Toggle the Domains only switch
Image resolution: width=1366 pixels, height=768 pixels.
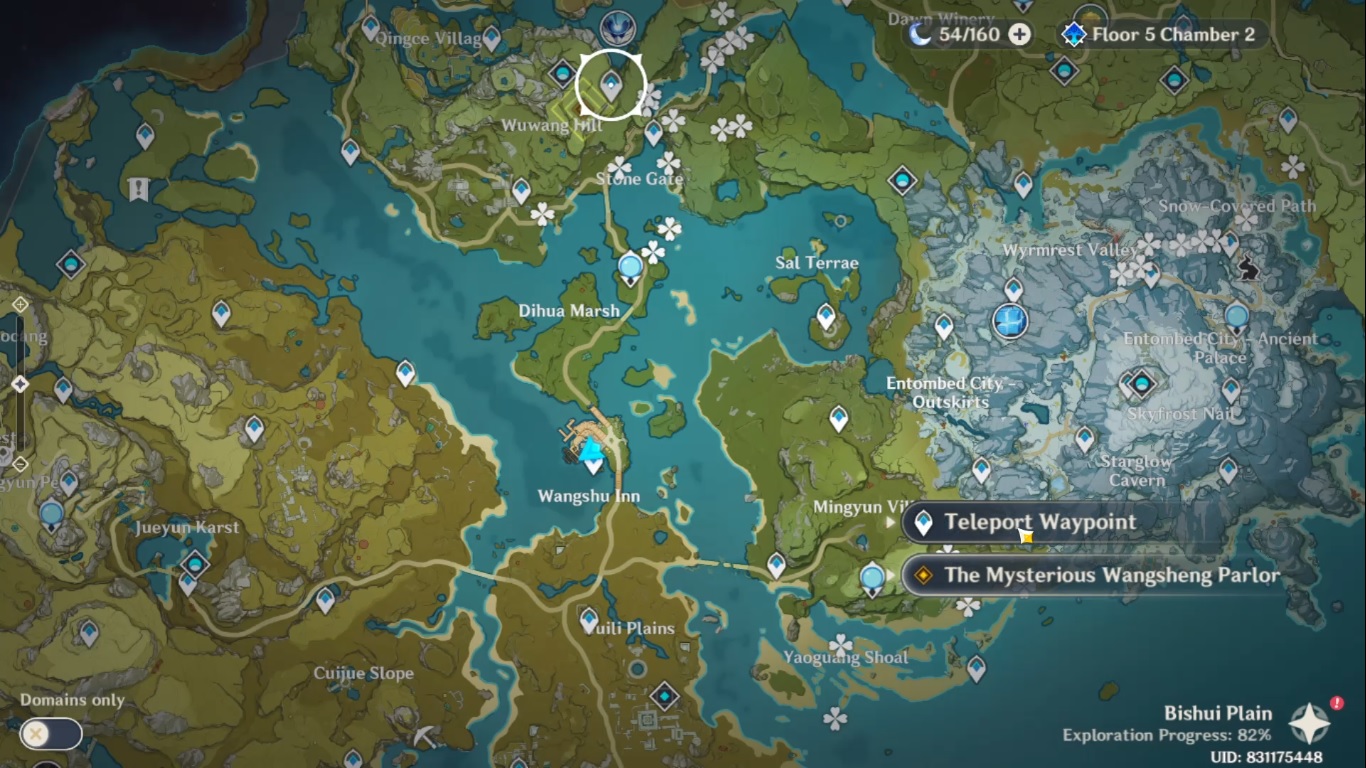(50, 734)
